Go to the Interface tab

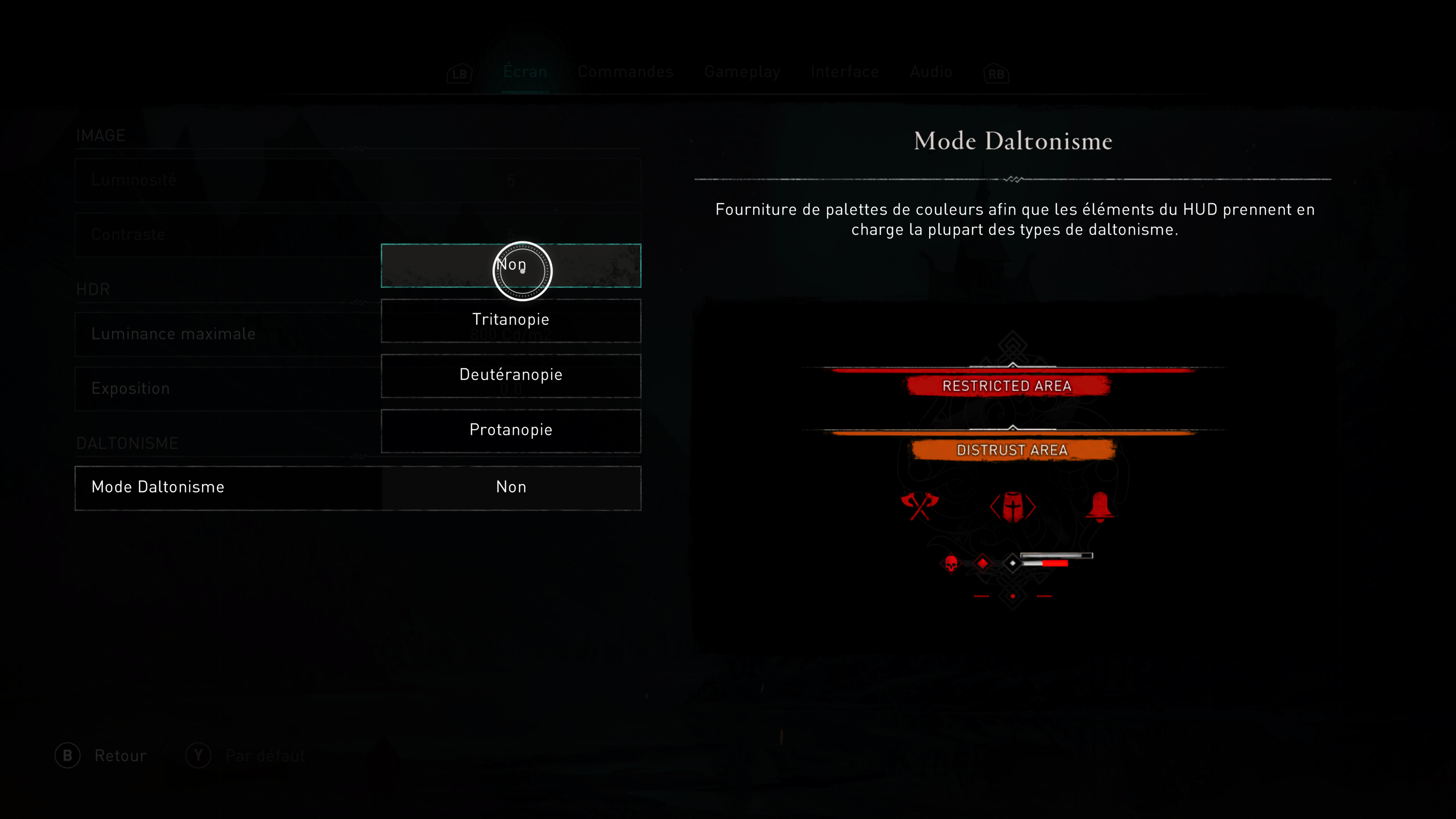coord(844,72)
